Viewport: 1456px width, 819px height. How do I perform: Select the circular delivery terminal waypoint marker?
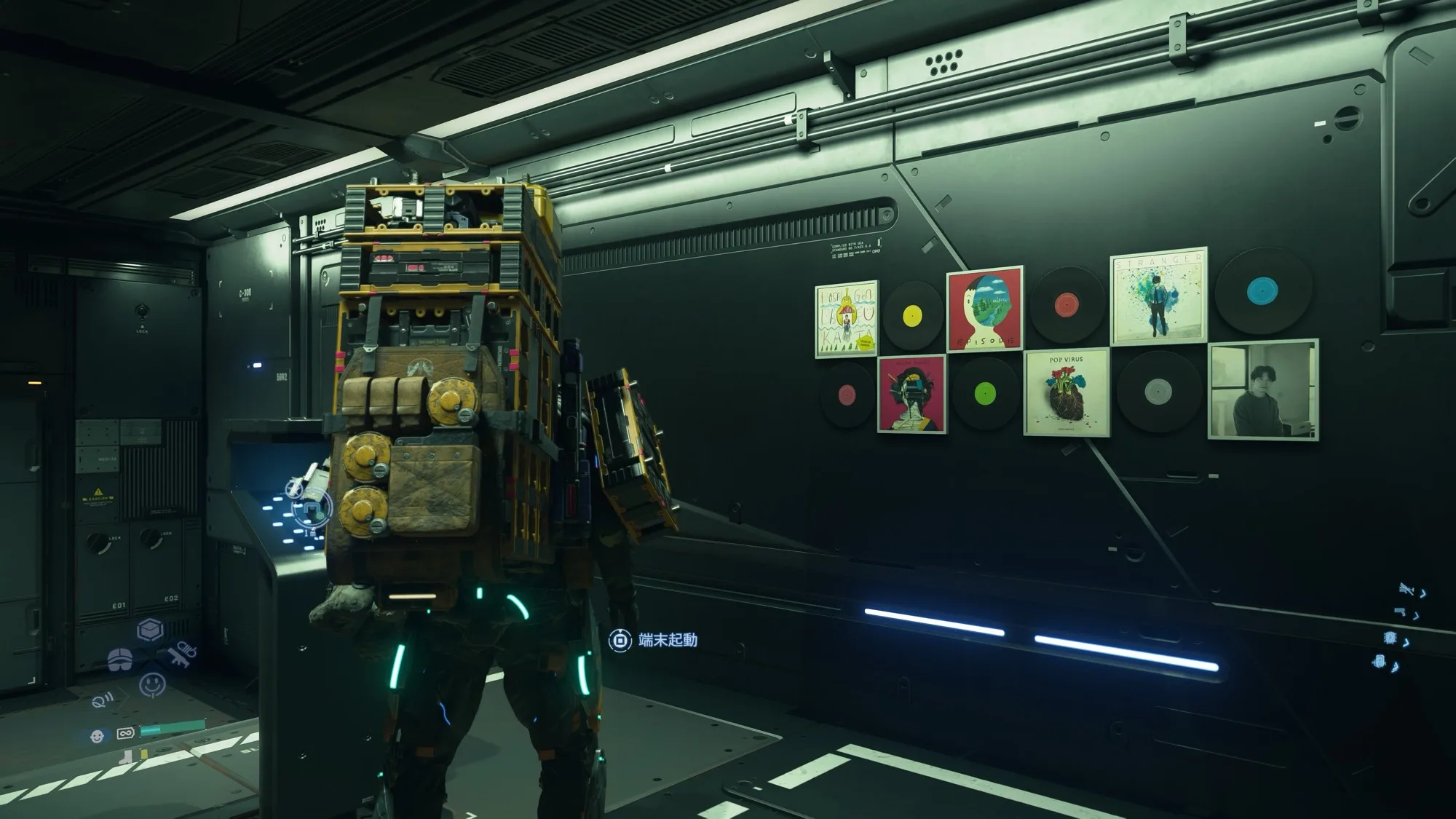pyautogui.click(x=312, y=507)
